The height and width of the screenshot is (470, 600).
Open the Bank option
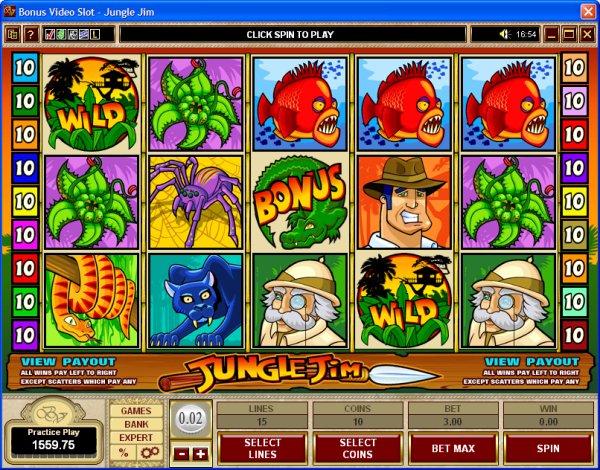click(135, 424)
